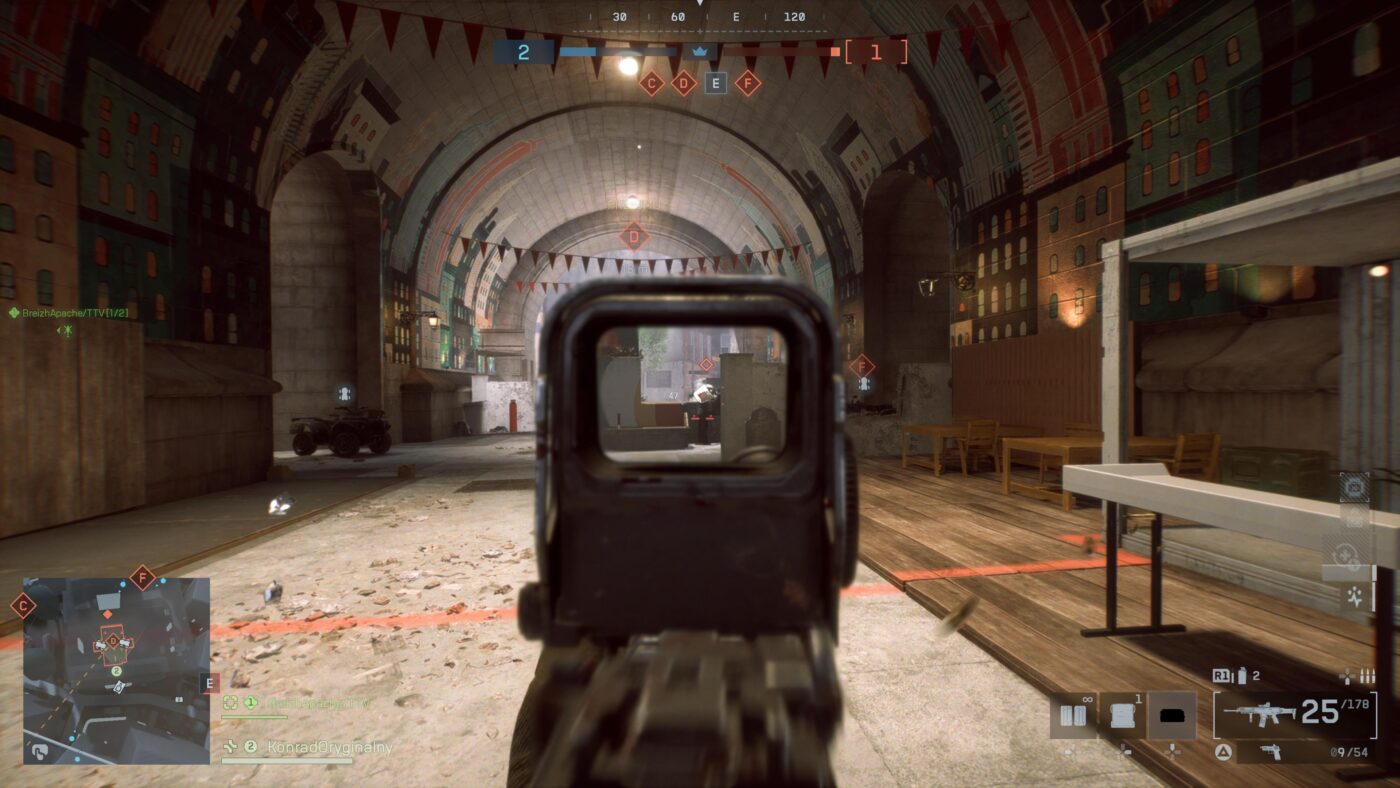
Task: Select objective C in the top capture bar
Action: (x=651, y=83)
